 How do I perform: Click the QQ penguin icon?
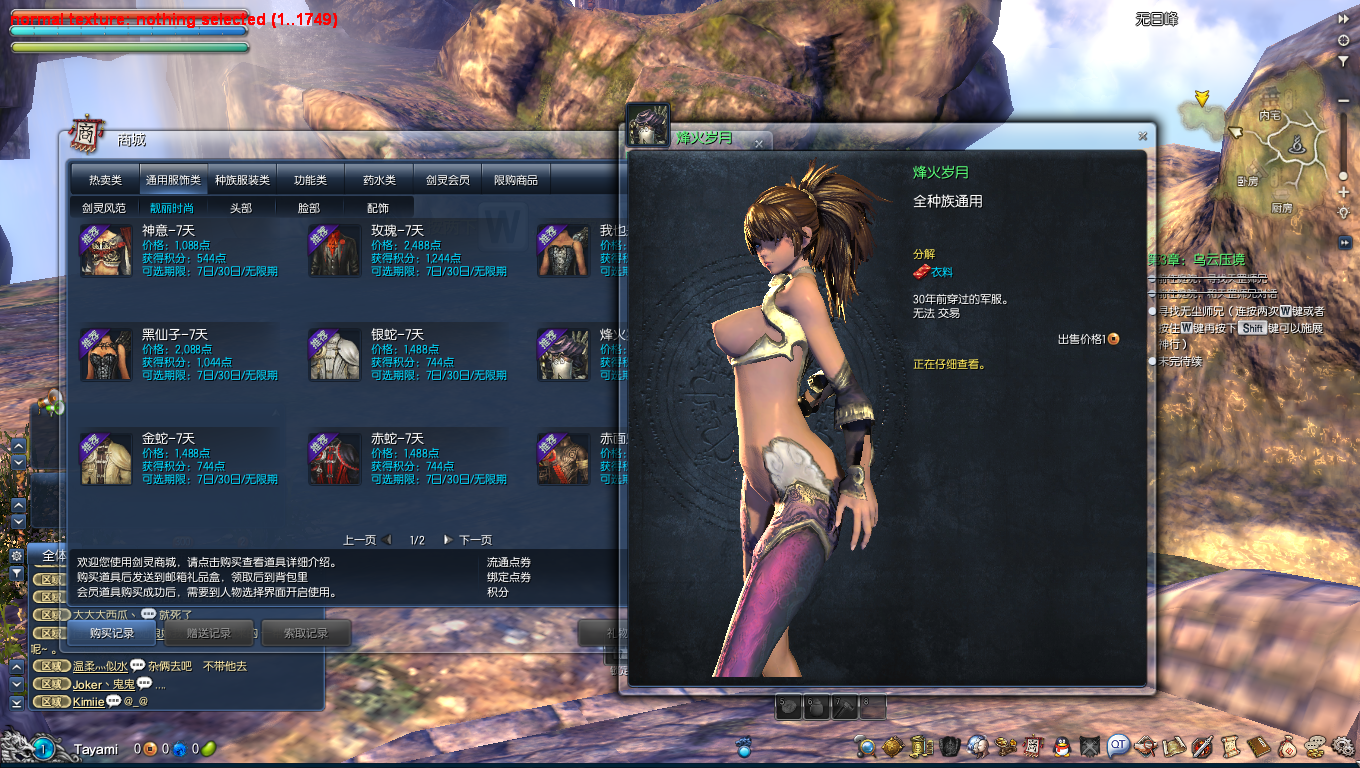point(1062,746)
